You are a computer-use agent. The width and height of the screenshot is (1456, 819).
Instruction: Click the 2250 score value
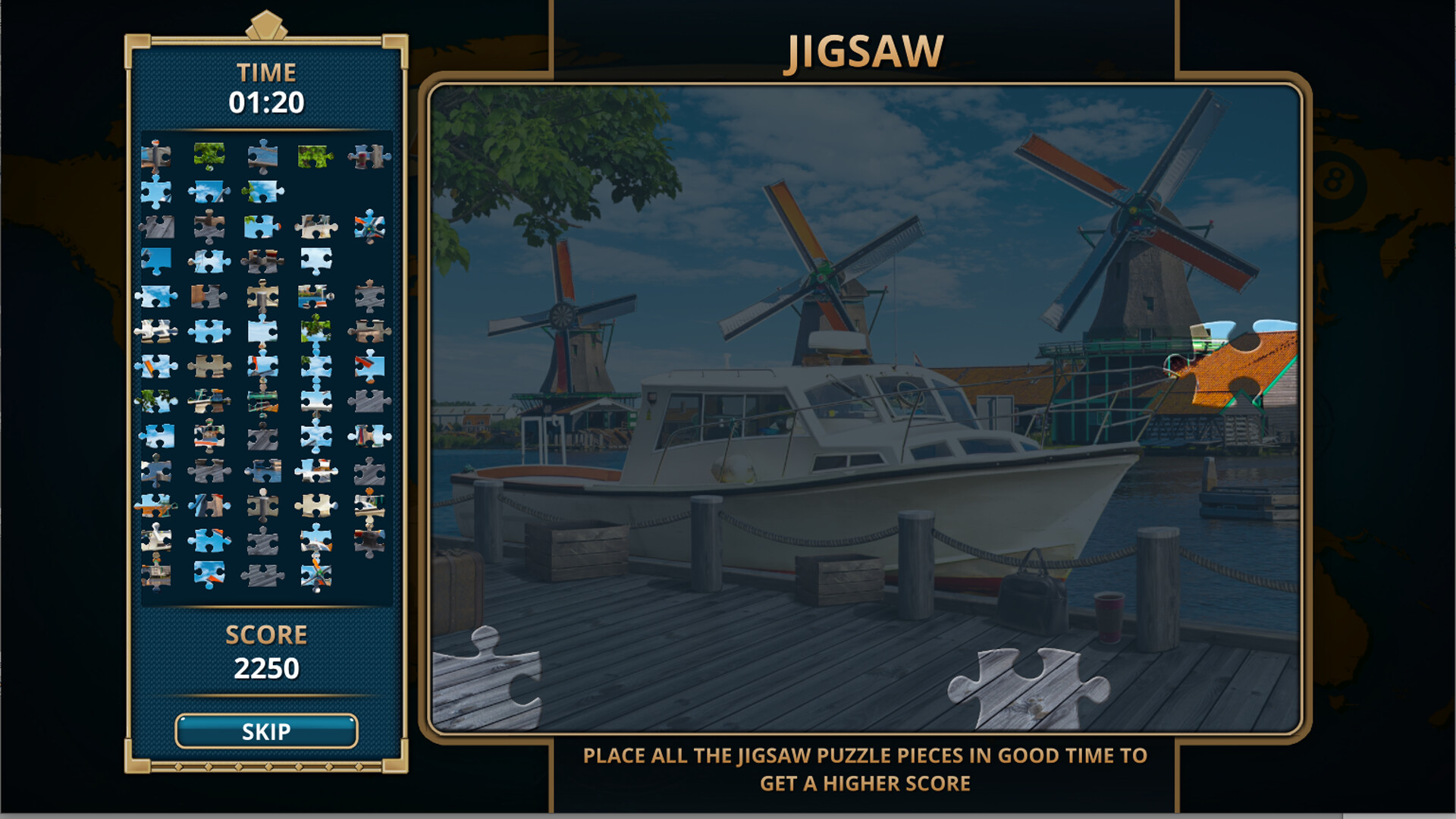267,667
